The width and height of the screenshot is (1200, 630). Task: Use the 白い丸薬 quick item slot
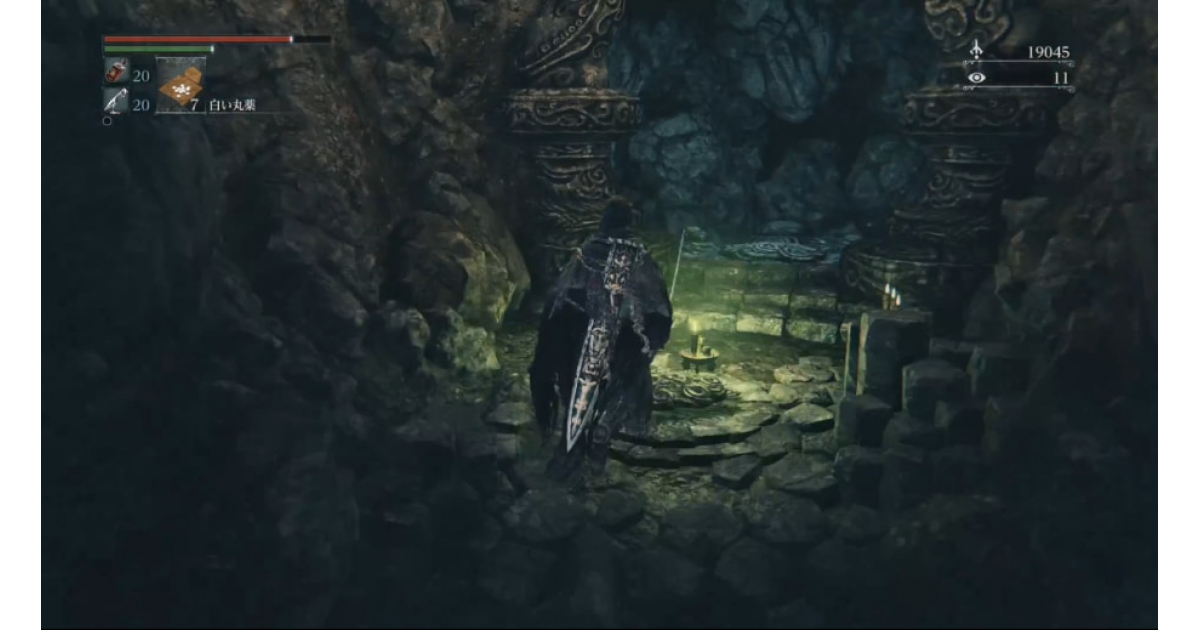[x=180, y=87]
